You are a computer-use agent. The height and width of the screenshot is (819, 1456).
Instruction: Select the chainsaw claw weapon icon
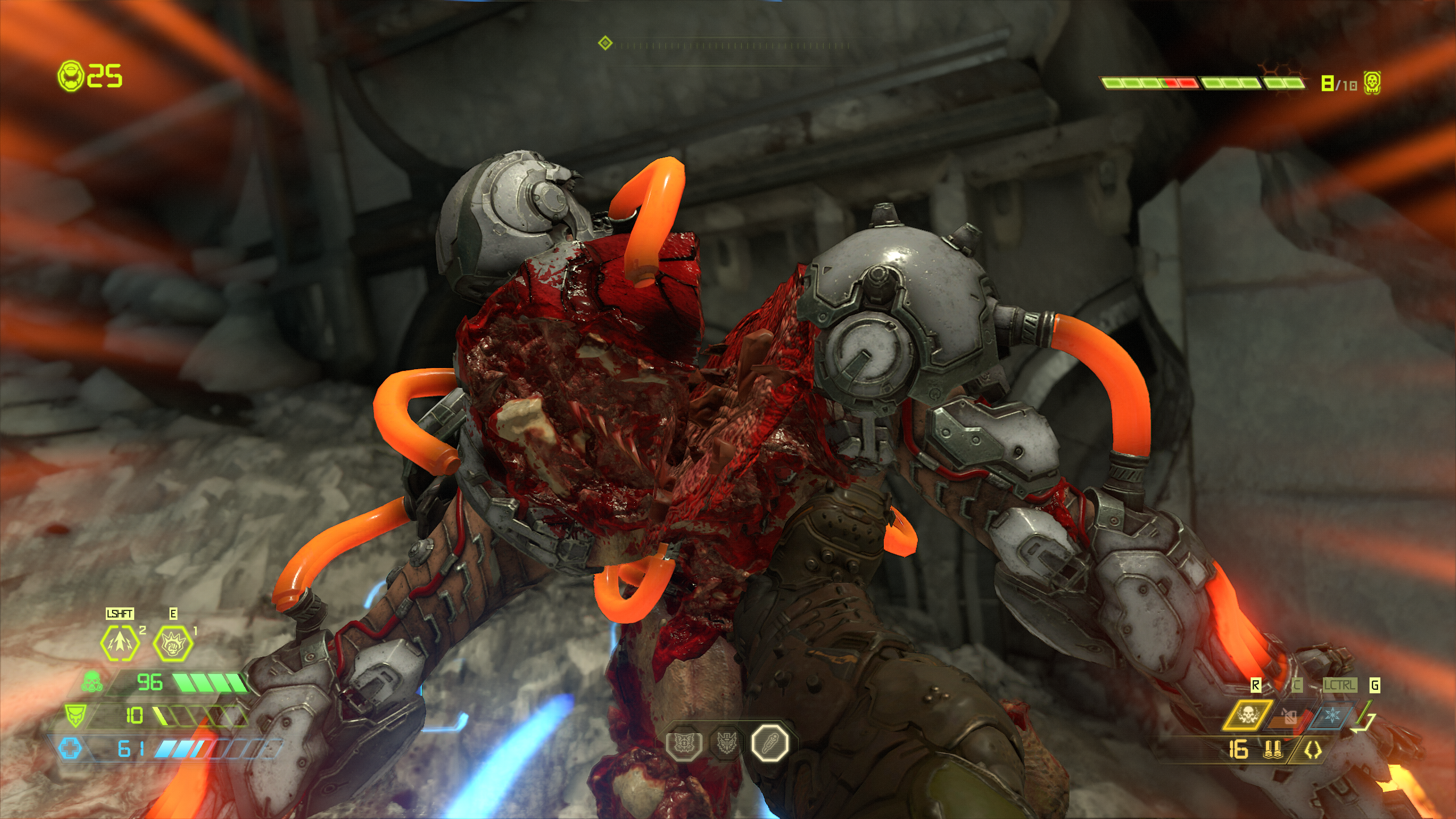[1313, 751]
